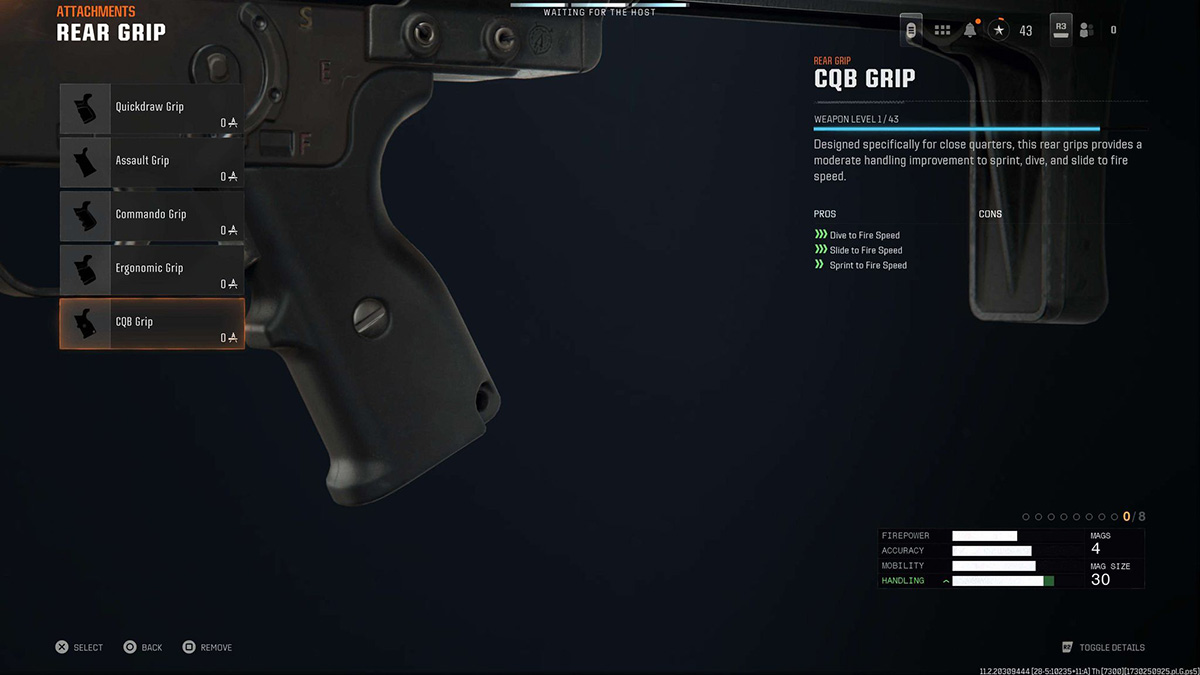Open the notifications bell

(x=970, y=30)
